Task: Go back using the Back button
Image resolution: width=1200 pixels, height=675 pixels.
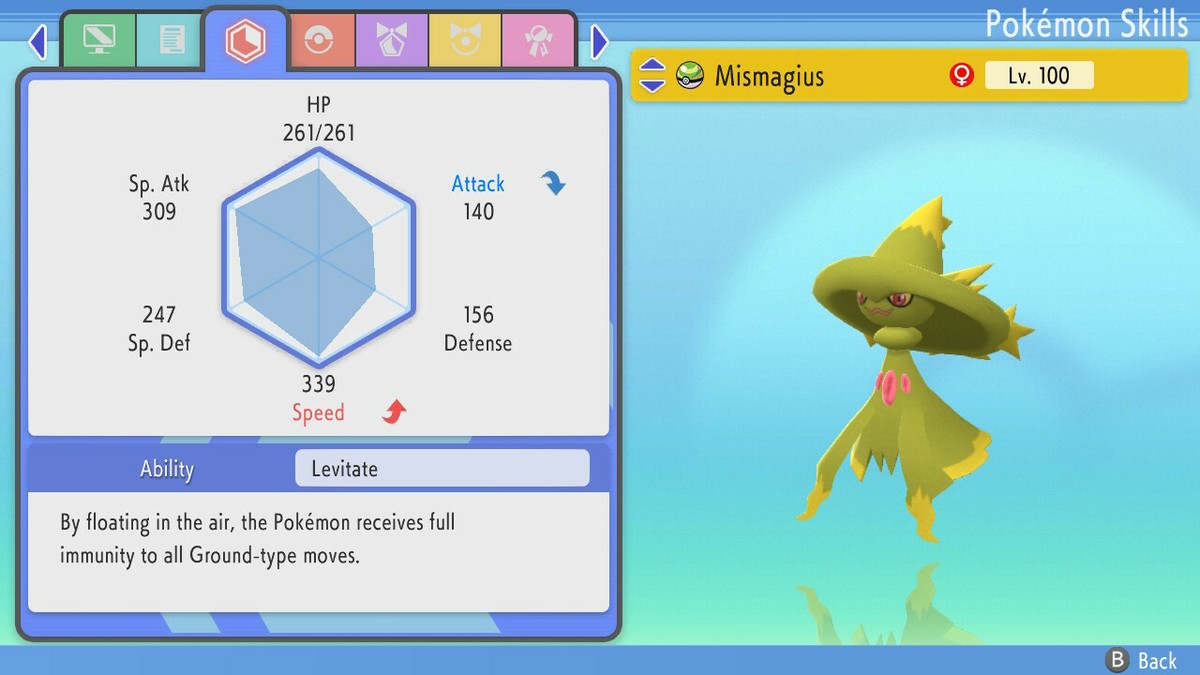Action: point(1142,660)
